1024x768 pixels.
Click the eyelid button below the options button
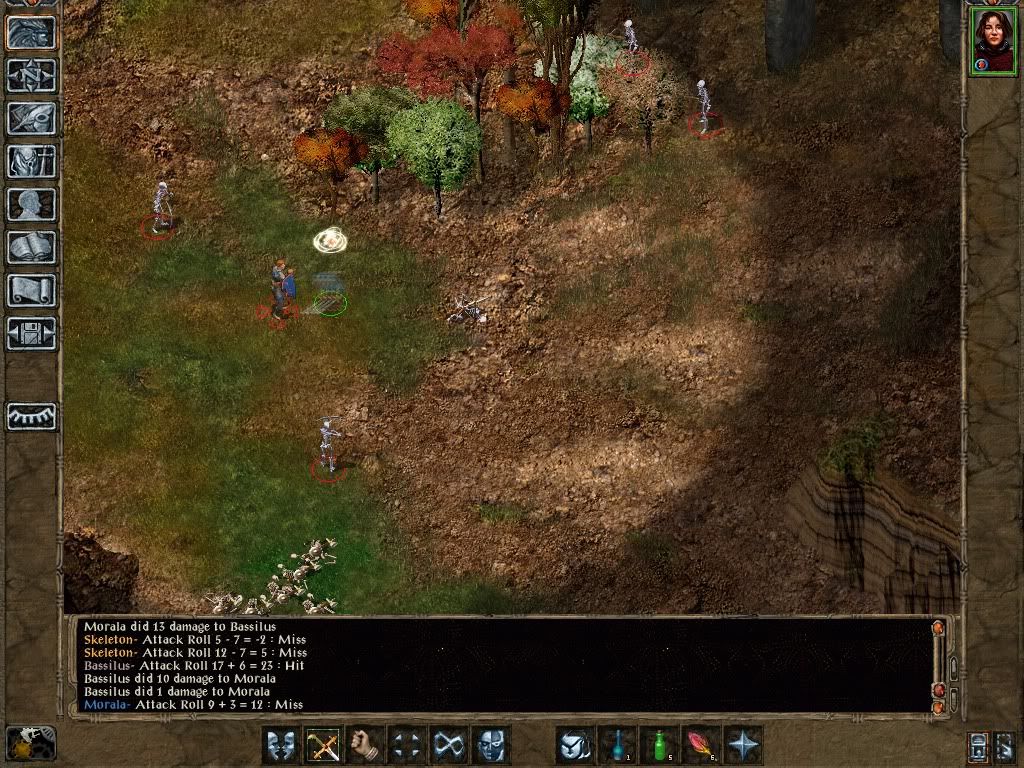point(31,416)
